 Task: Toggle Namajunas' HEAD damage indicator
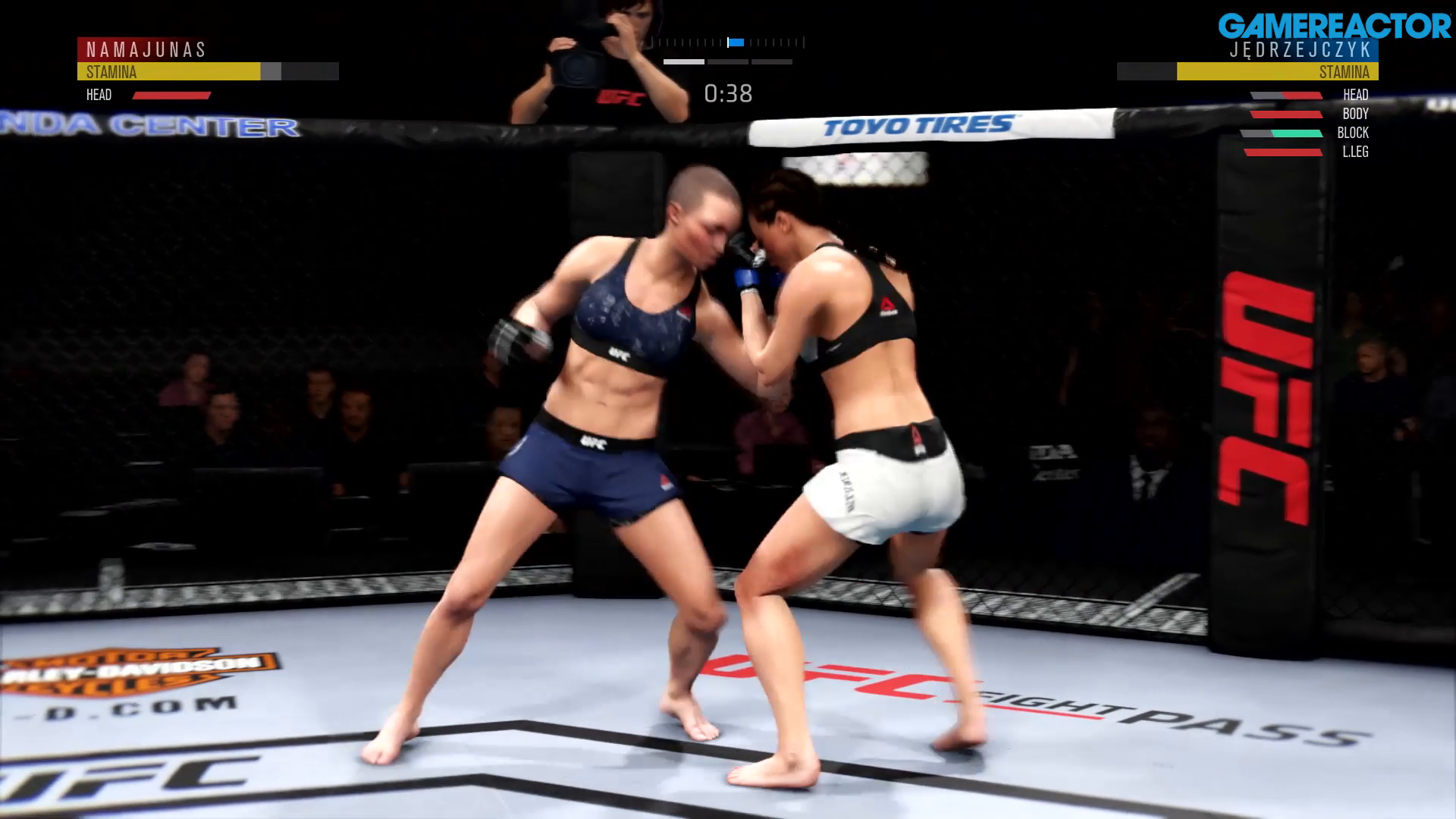coord(172,95)
